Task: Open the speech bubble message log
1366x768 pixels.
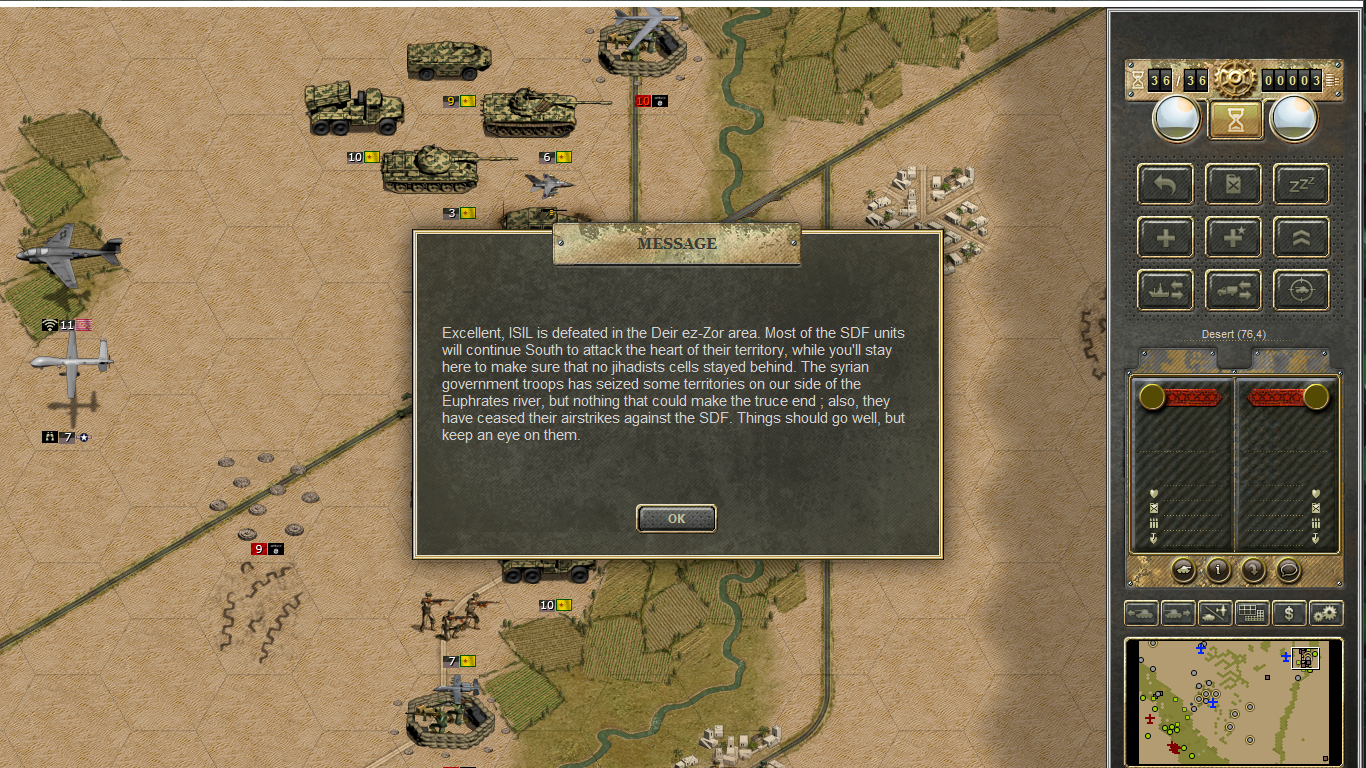Action: click(x=1289, y=569)
